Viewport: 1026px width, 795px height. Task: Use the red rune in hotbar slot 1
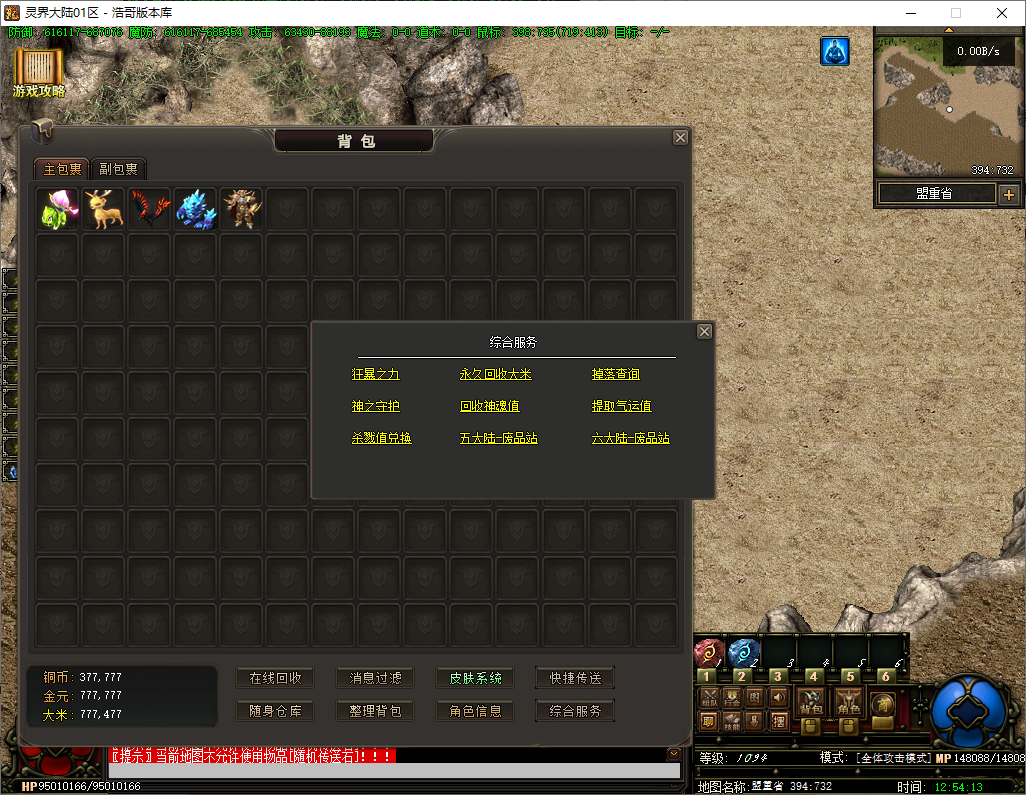pyautogui.click(x=708, y=654)
